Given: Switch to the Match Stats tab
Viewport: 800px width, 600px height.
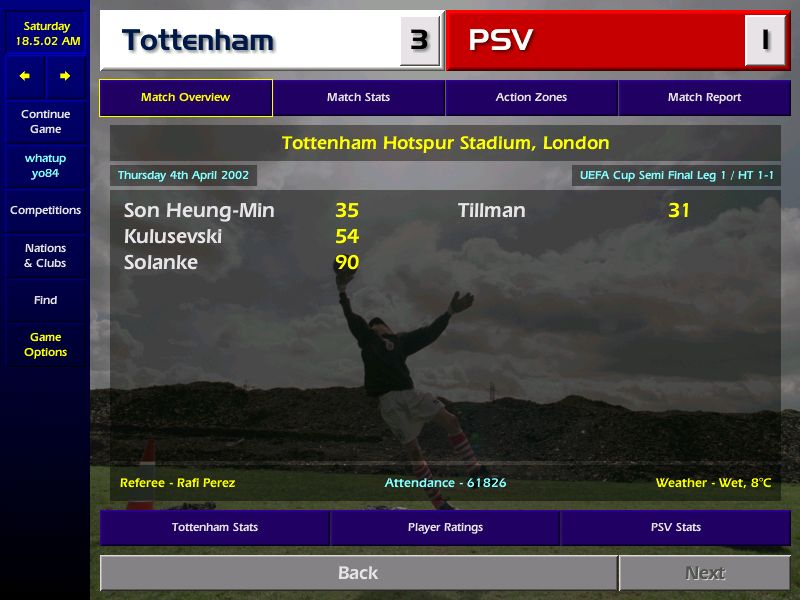Looking at the screenshot, I should point(358,98).
